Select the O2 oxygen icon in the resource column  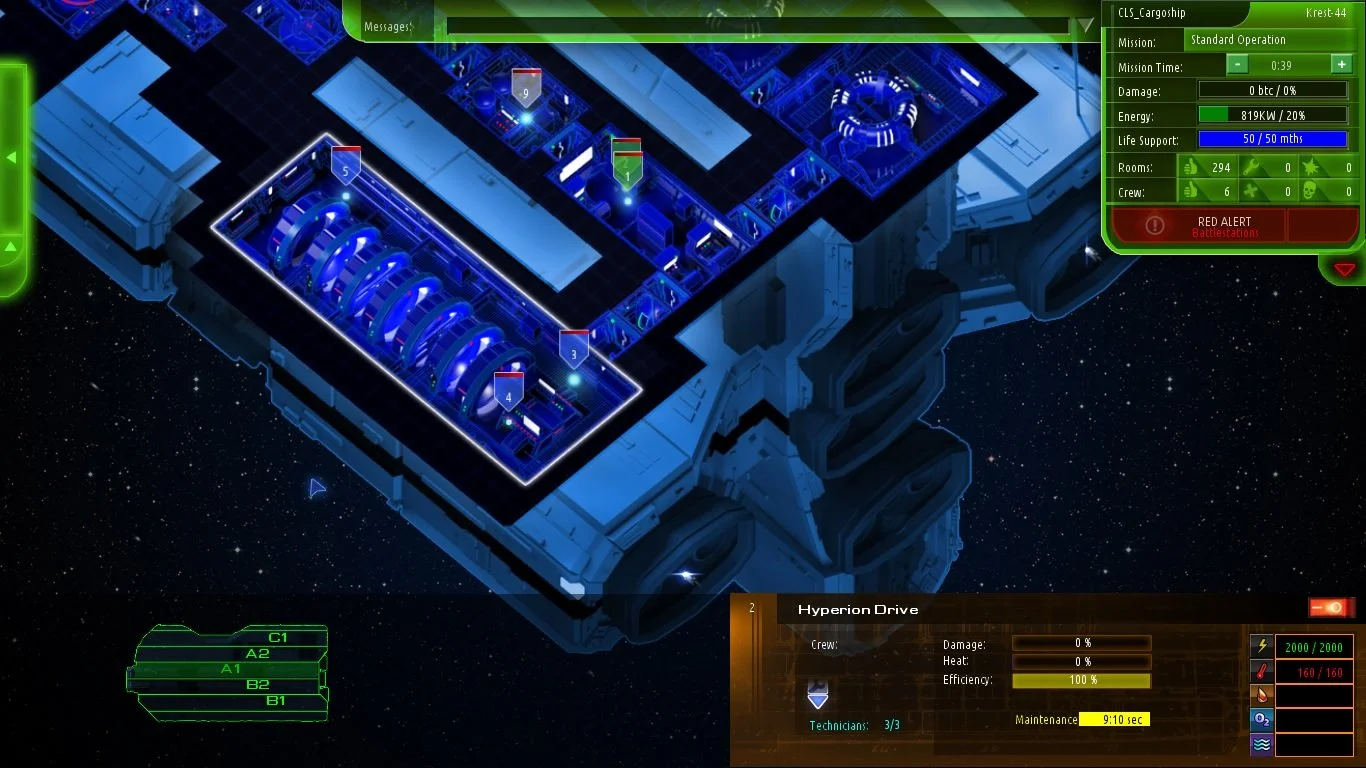[1261, 721]
